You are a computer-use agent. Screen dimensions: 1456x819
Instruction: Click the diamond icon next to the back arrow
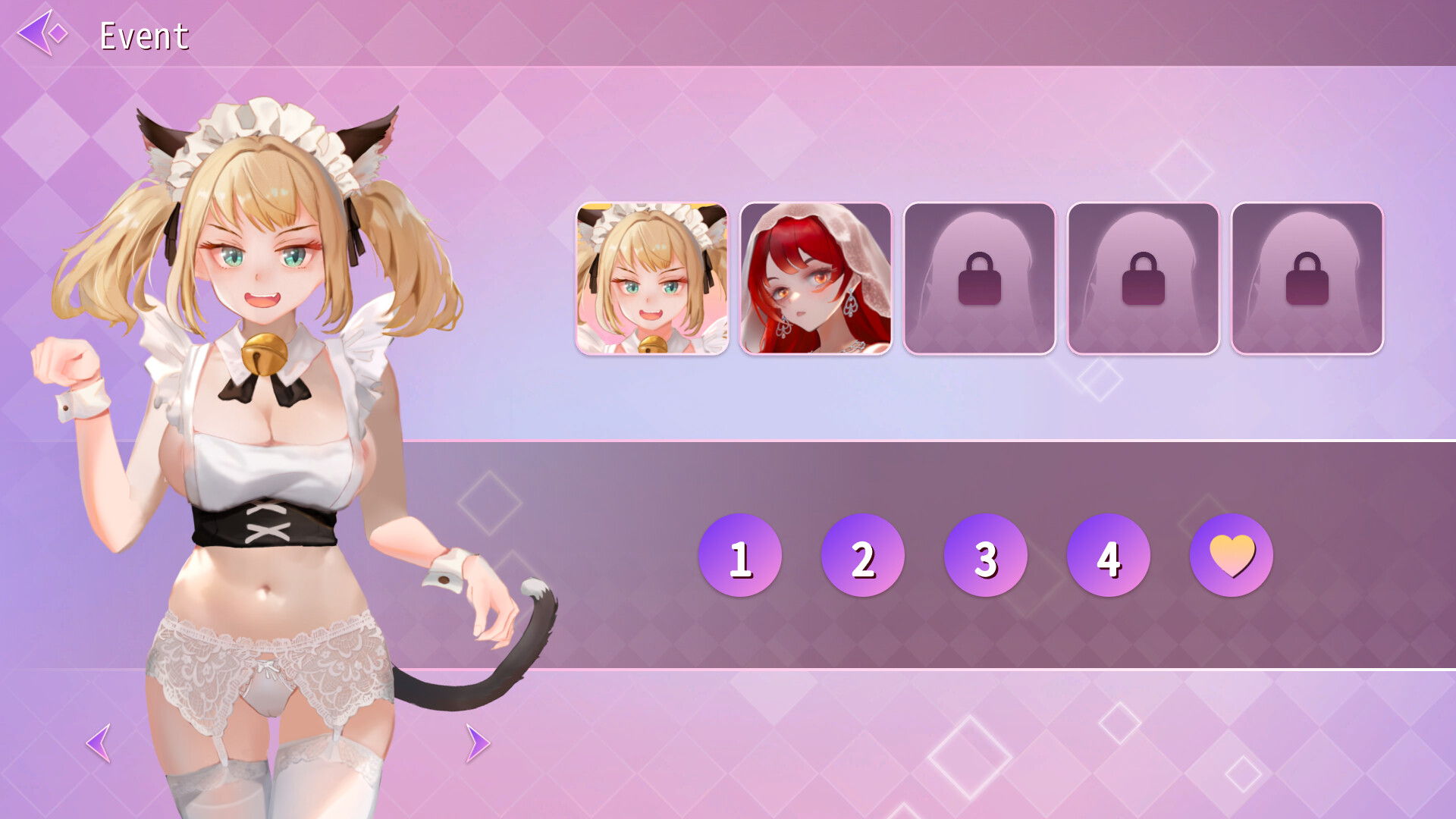click(x=59, y=34)
